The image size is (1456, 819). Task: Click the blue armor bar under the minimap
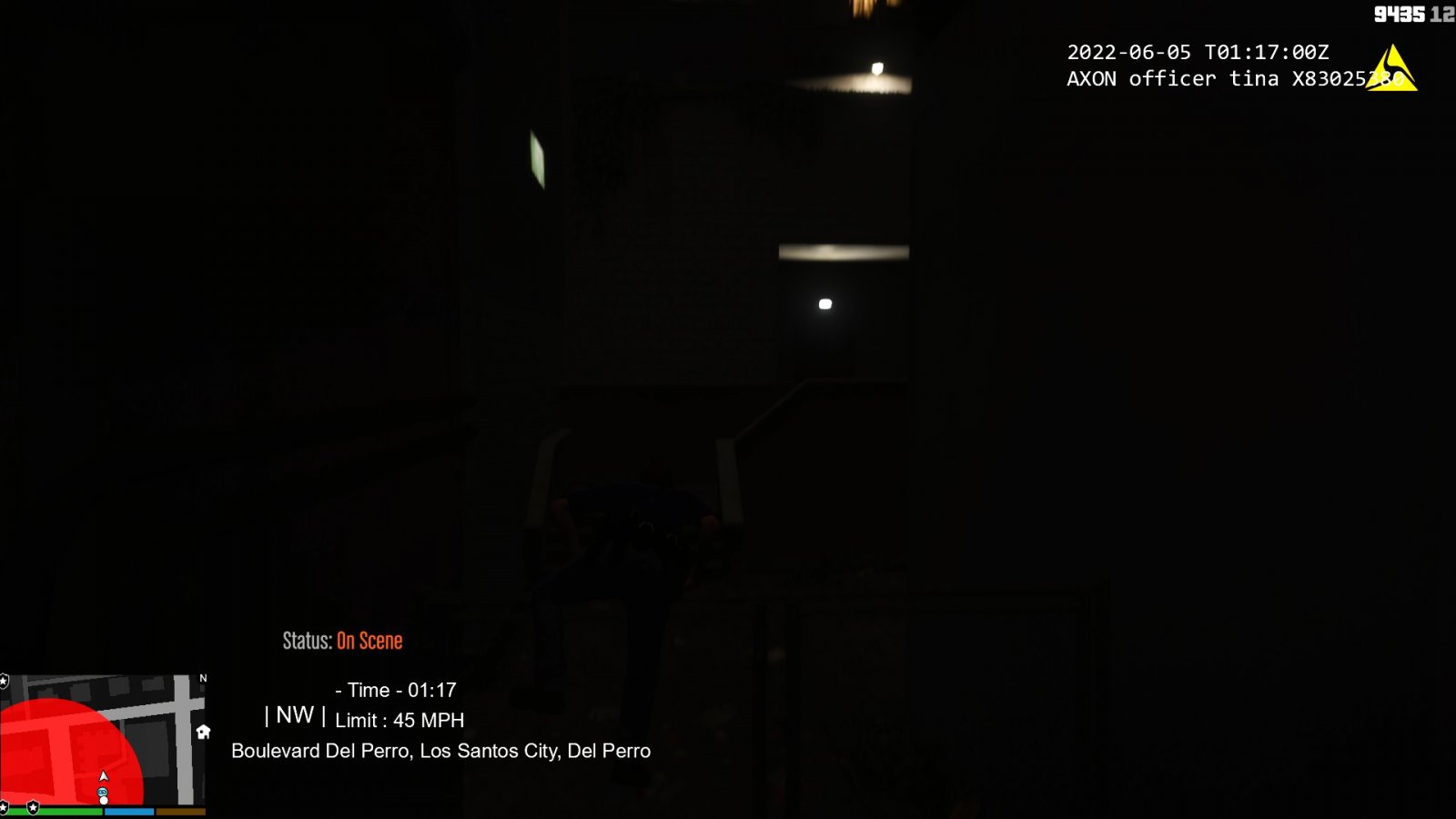tap(129, 809)
